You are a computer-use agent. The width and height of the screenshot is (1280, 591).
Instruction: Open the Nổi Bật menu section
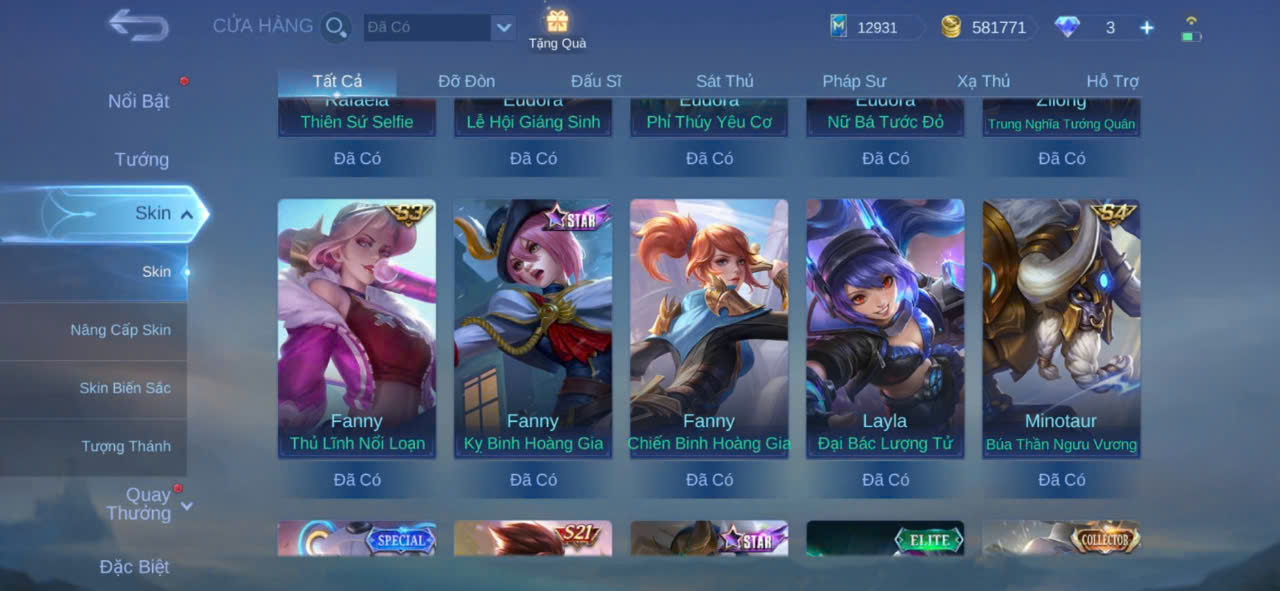coord(138,101)
